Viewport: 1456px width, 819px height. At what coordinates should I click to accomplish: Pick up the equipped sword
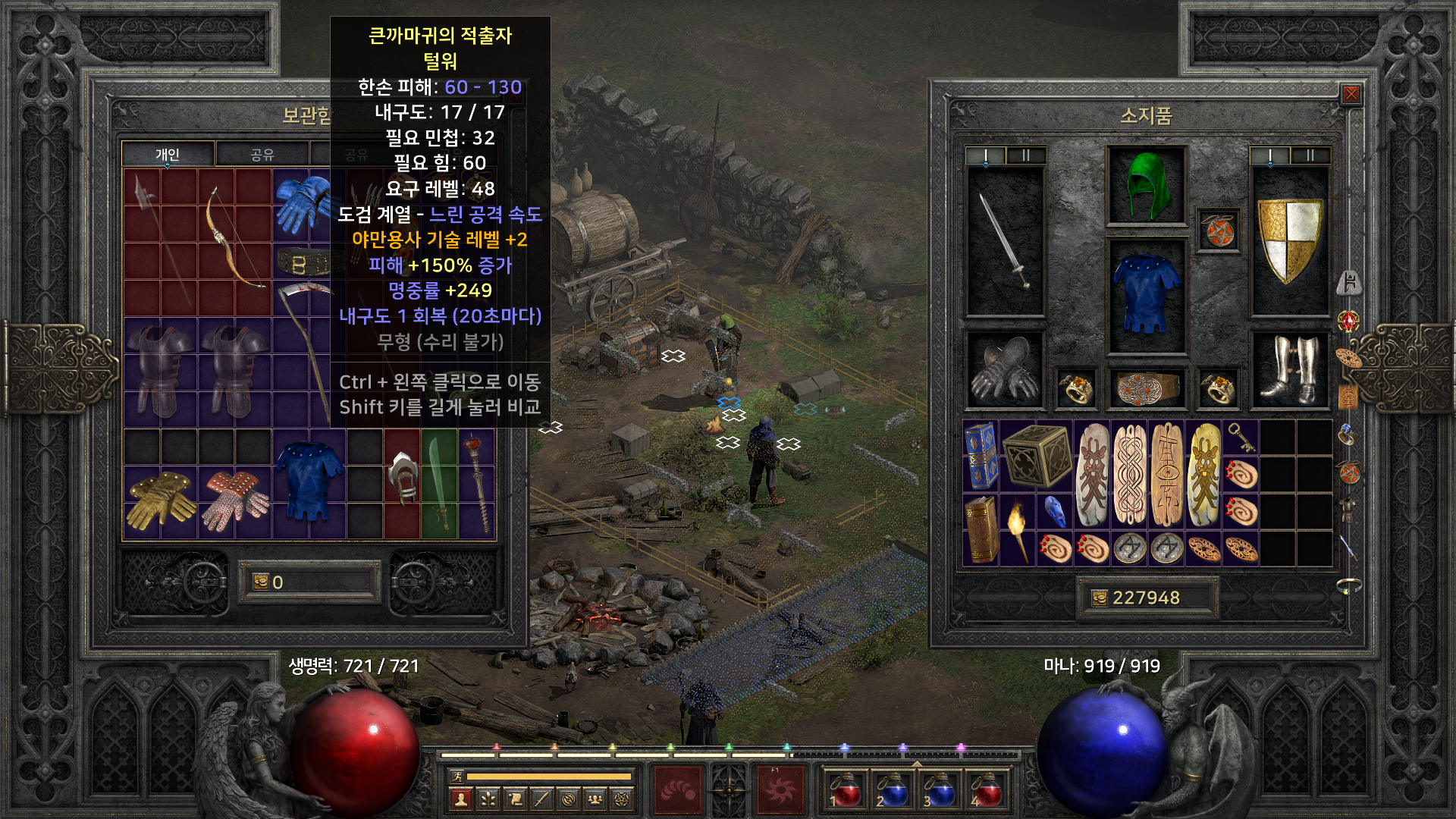(x=1005, y=241)
